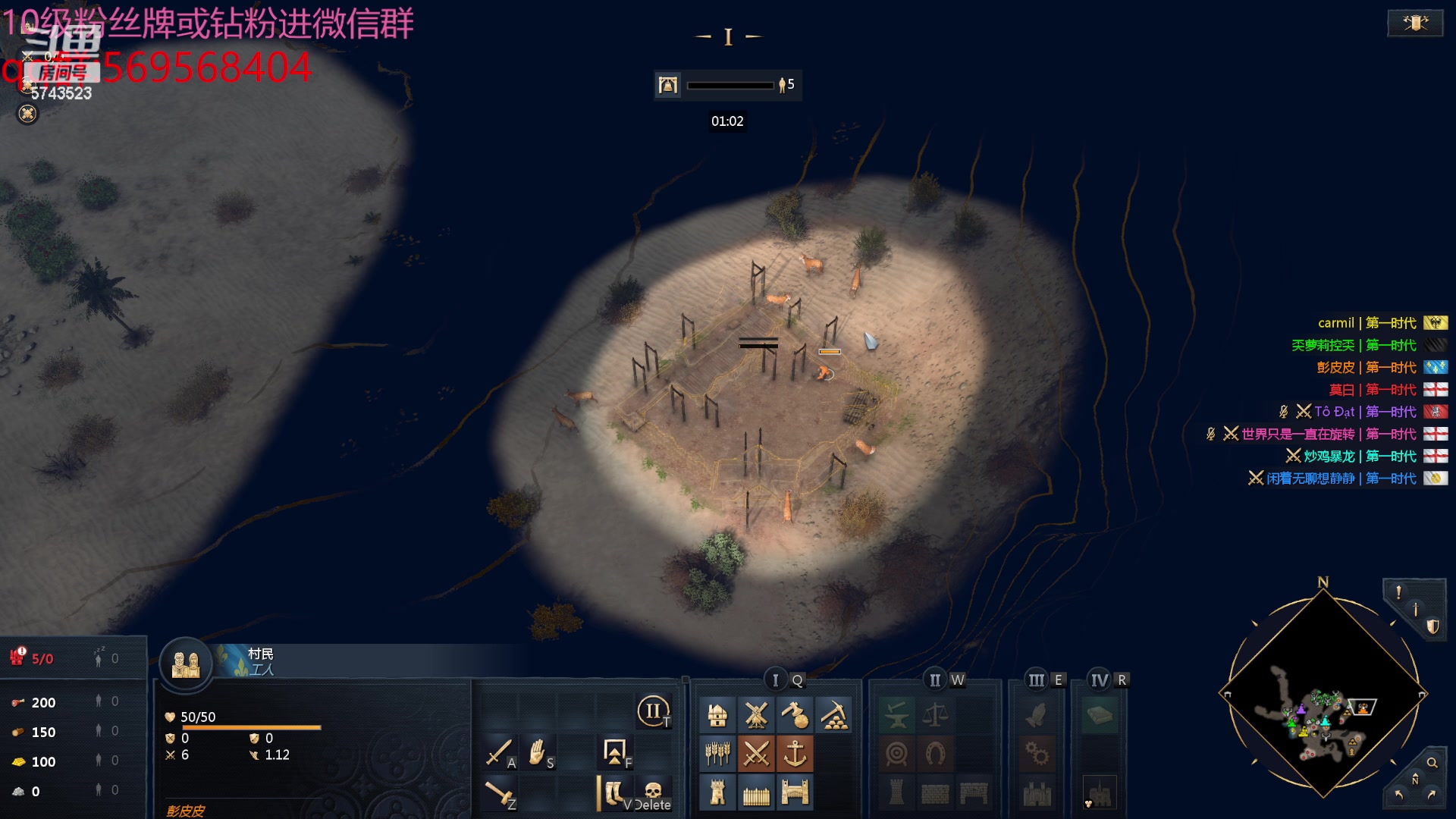Choose the Palisade Gate icon
Viewport: 1456px width, 819px height.
[795, 792]
